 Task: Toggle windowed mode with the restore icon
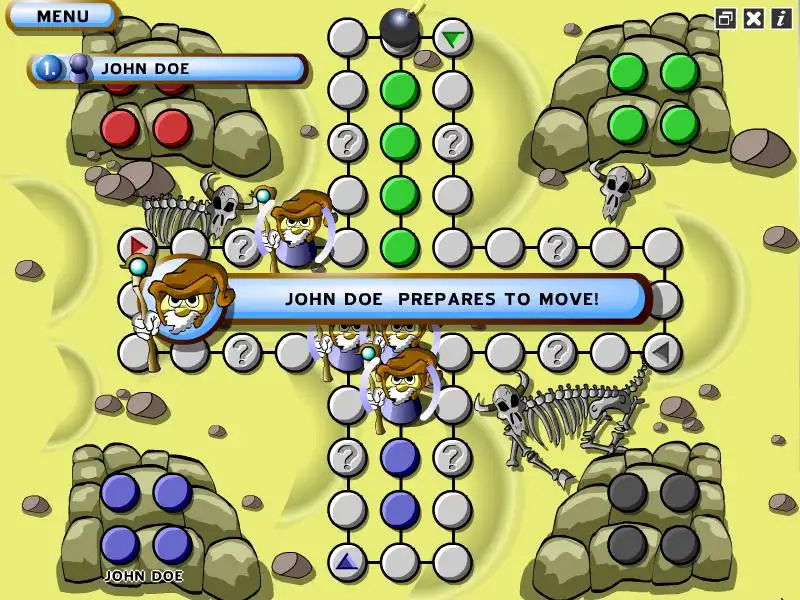(726, 18)
